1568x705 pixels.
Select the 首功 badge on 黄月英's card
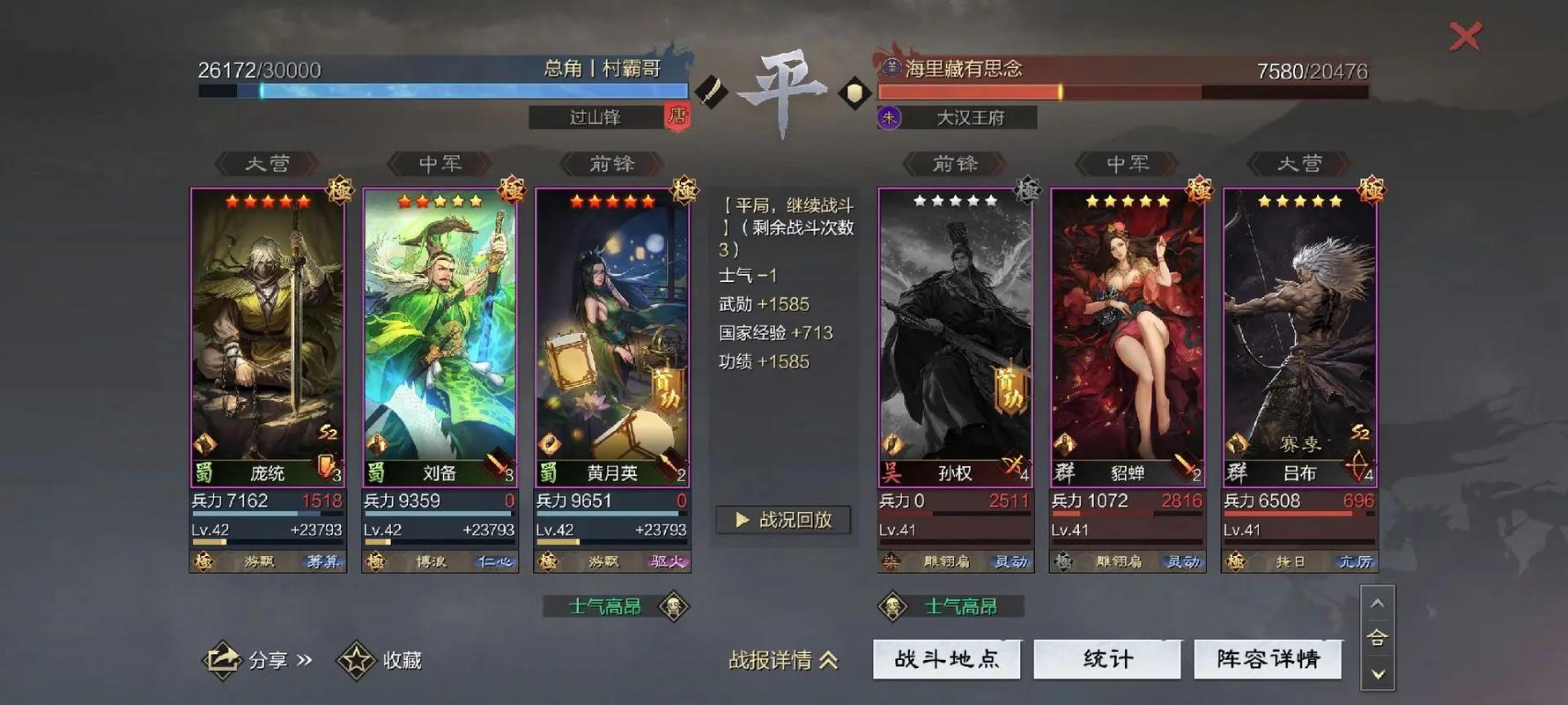pyautogui.click(x=667, y=391)
